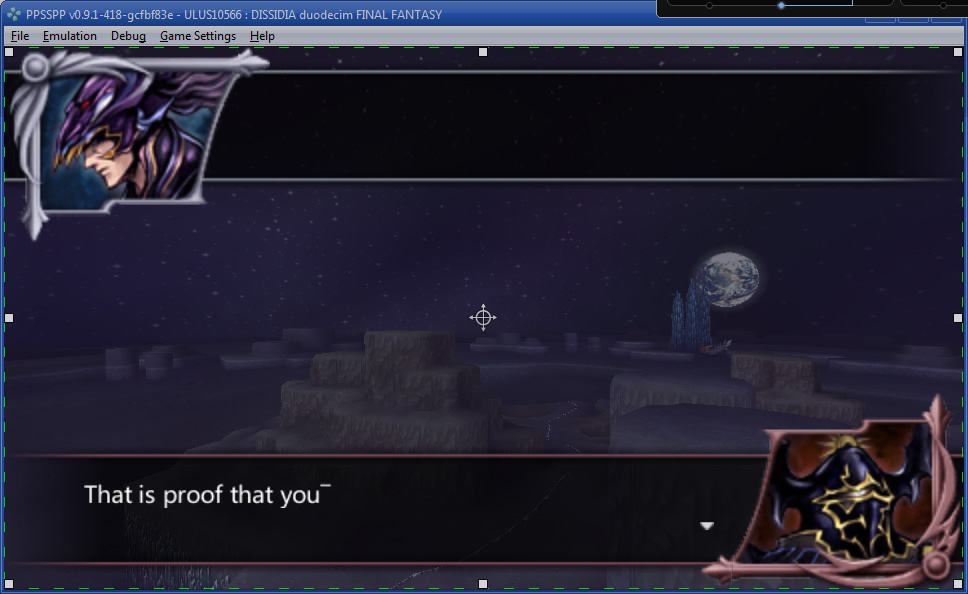Open the Game Settings menu
This screenshot has height=594, width=968.
pos(198,36)
